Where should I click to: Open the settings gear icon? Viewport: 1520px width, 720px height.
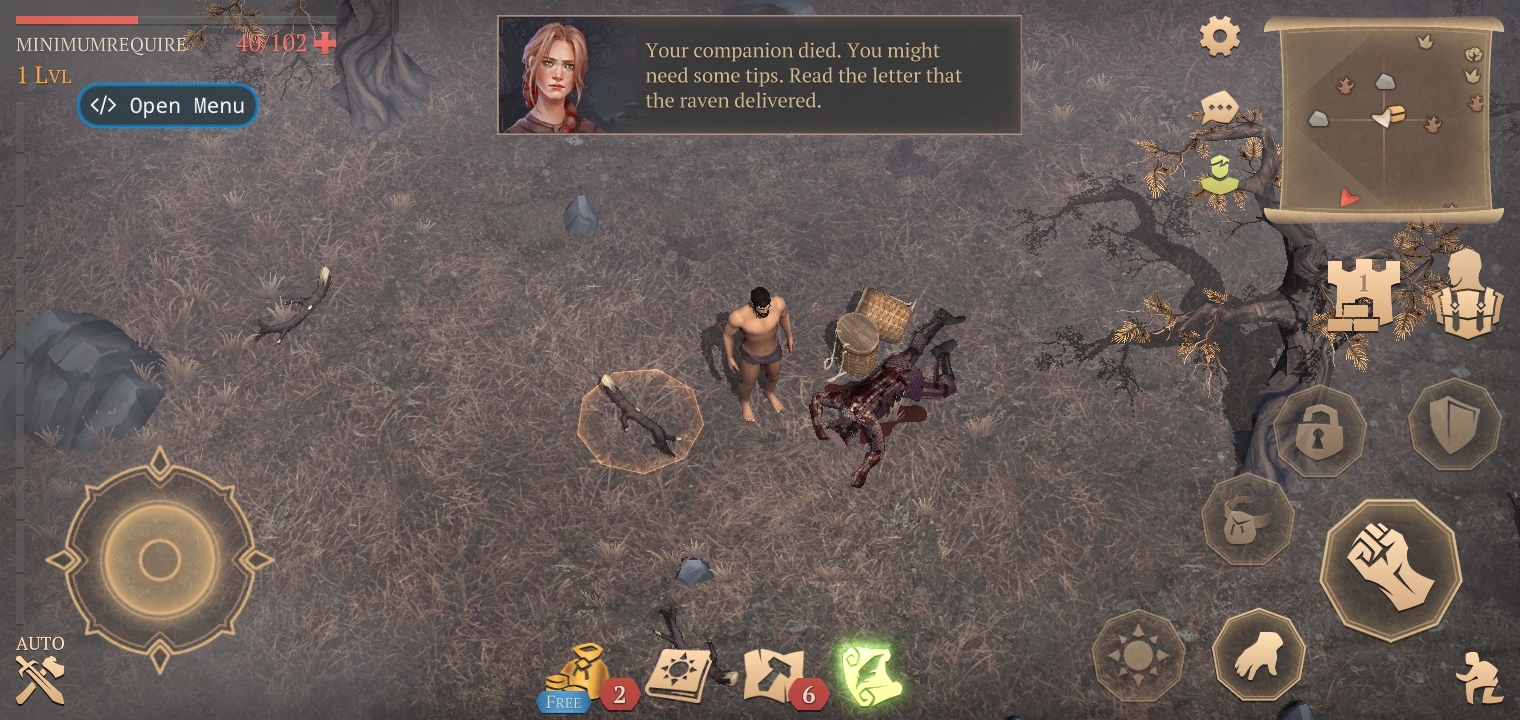click(x=1218, y=36)
